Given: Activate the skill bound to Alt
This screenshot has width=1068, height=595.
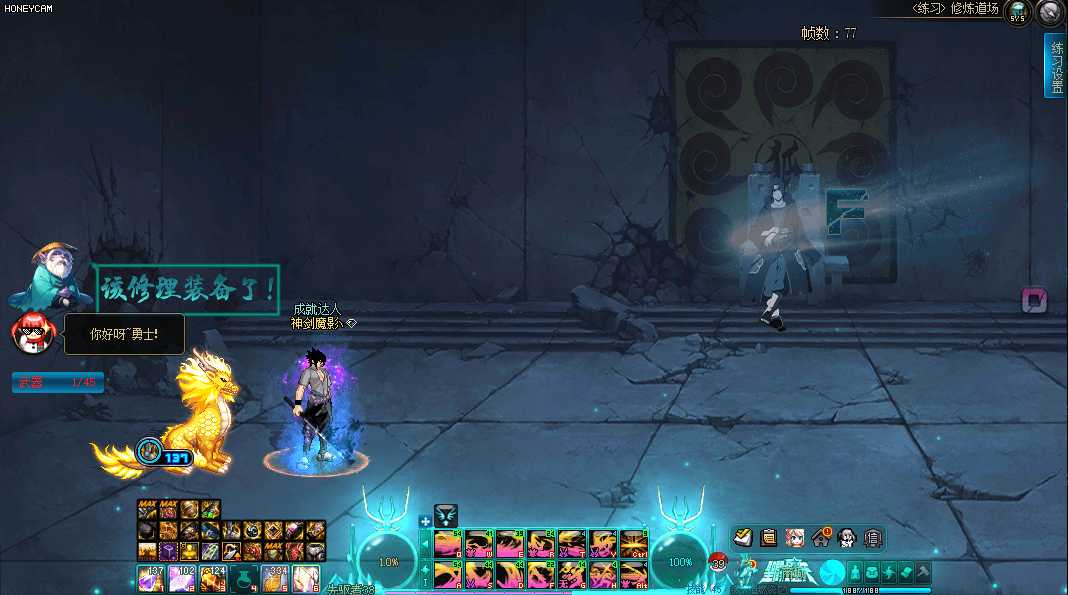Looking at the screenshot, I should [634, 574].
